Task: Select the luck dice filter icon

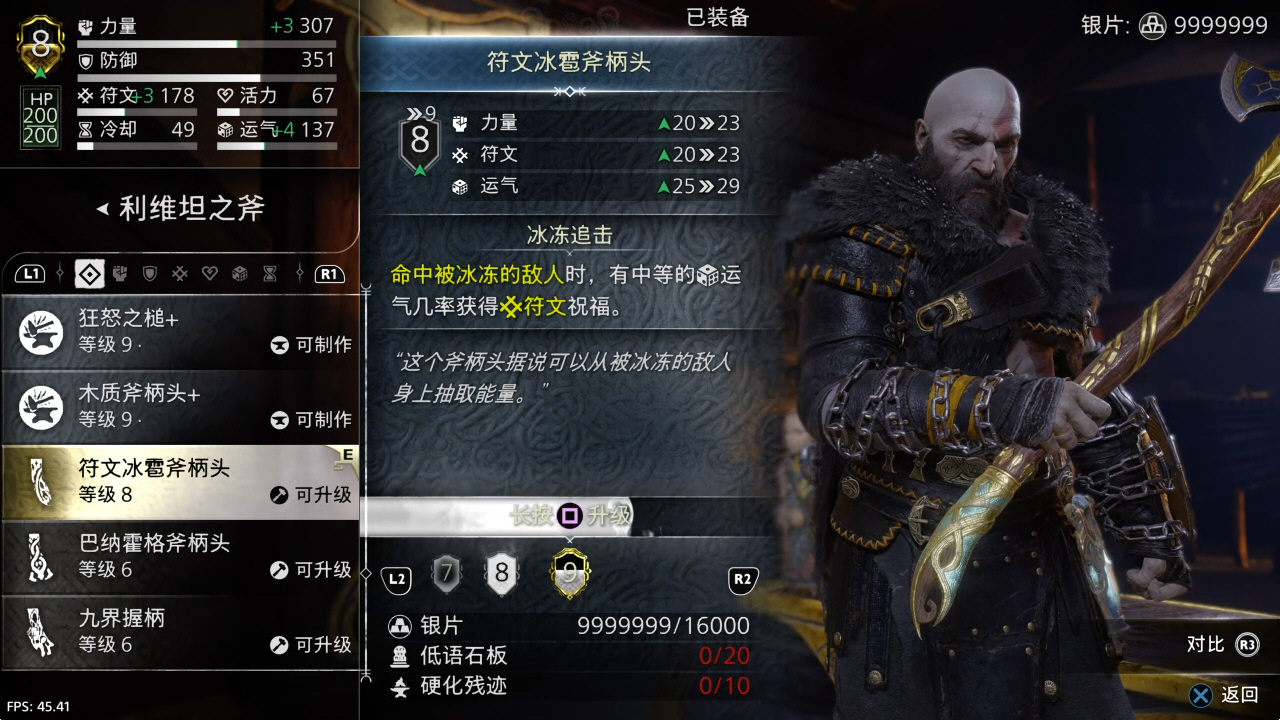Action: pos(238,274)
